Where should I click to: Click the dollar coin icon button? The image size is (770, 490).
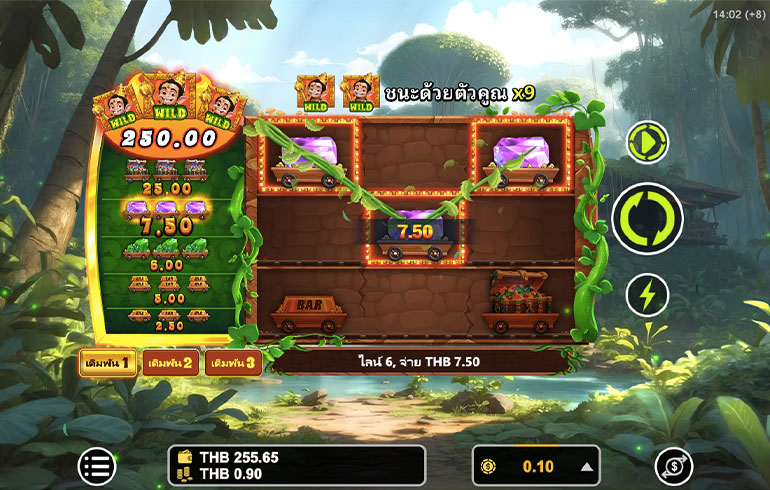673,465
